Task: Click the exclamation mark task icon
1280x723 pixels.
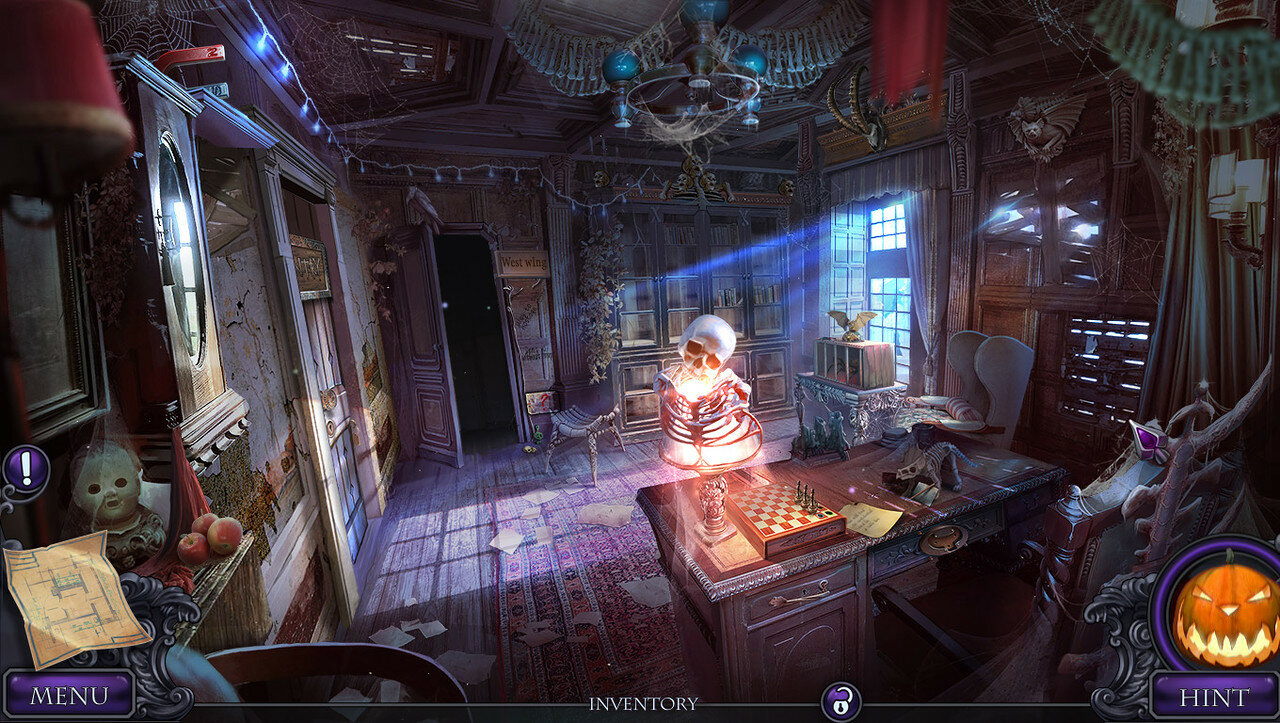Action: coord(26,466)
